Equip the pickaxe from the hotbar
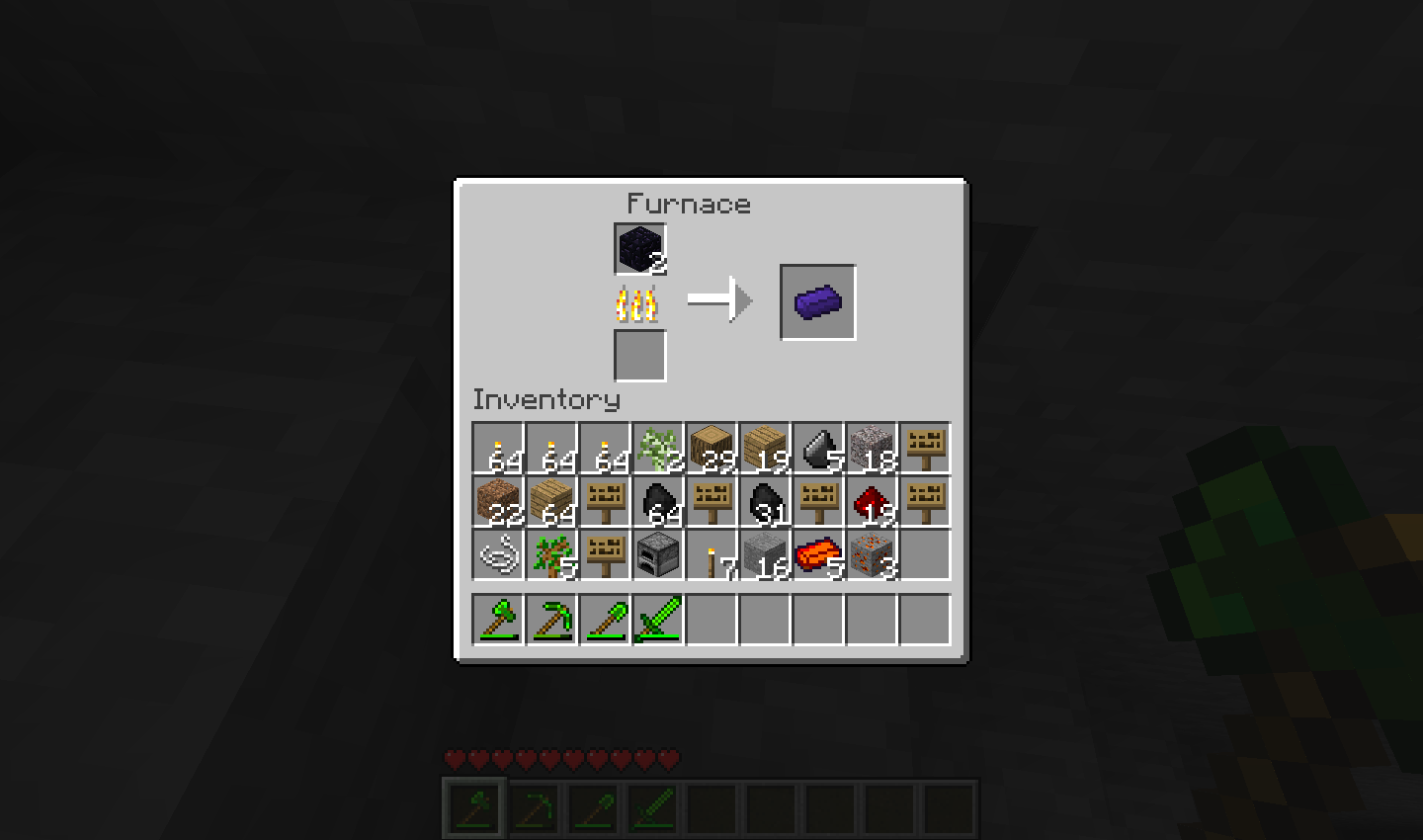This screenshot has width=1423, height=840. tap(550, 620)
